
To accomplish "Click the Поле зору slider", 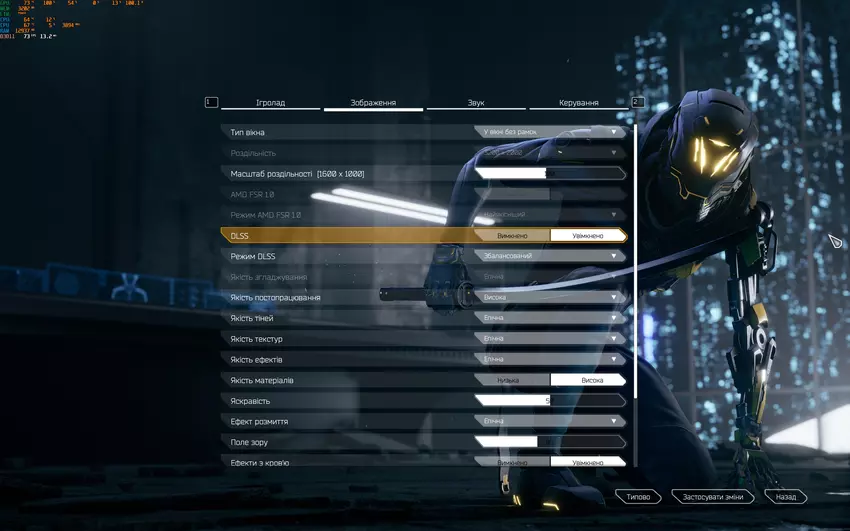I will point(549,442).
